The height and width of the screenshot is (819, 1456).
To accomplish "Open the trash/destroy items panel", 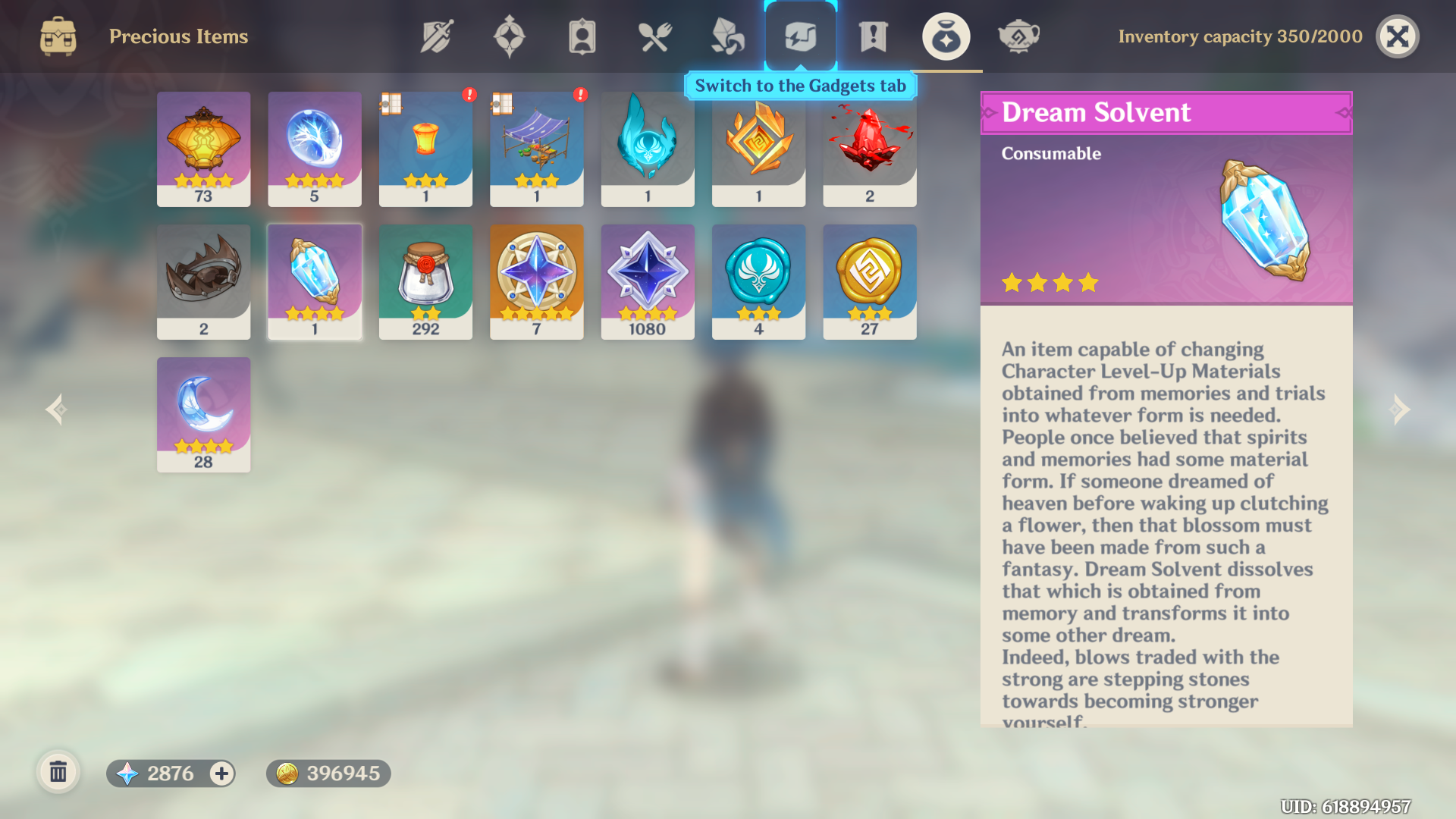I will coord(59,773).
